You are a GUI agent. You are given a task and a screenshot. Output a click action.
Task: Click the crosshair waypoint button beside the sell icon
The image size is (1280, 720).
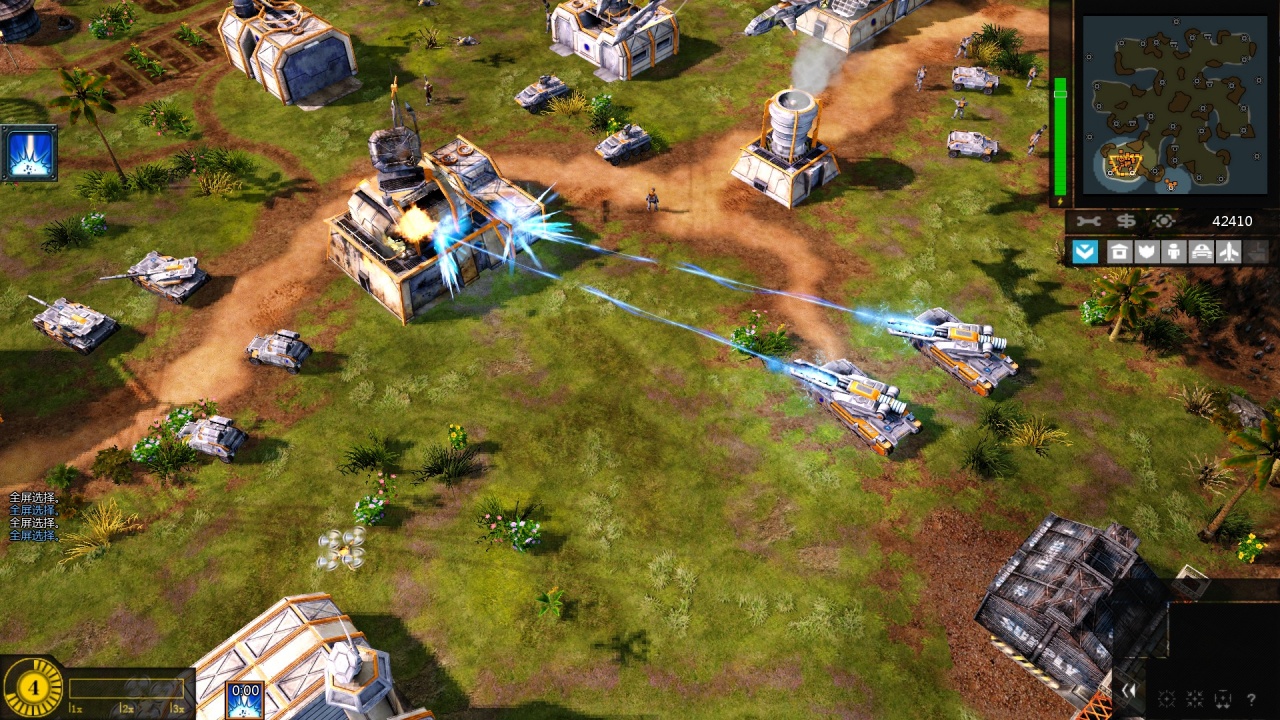1163,221
